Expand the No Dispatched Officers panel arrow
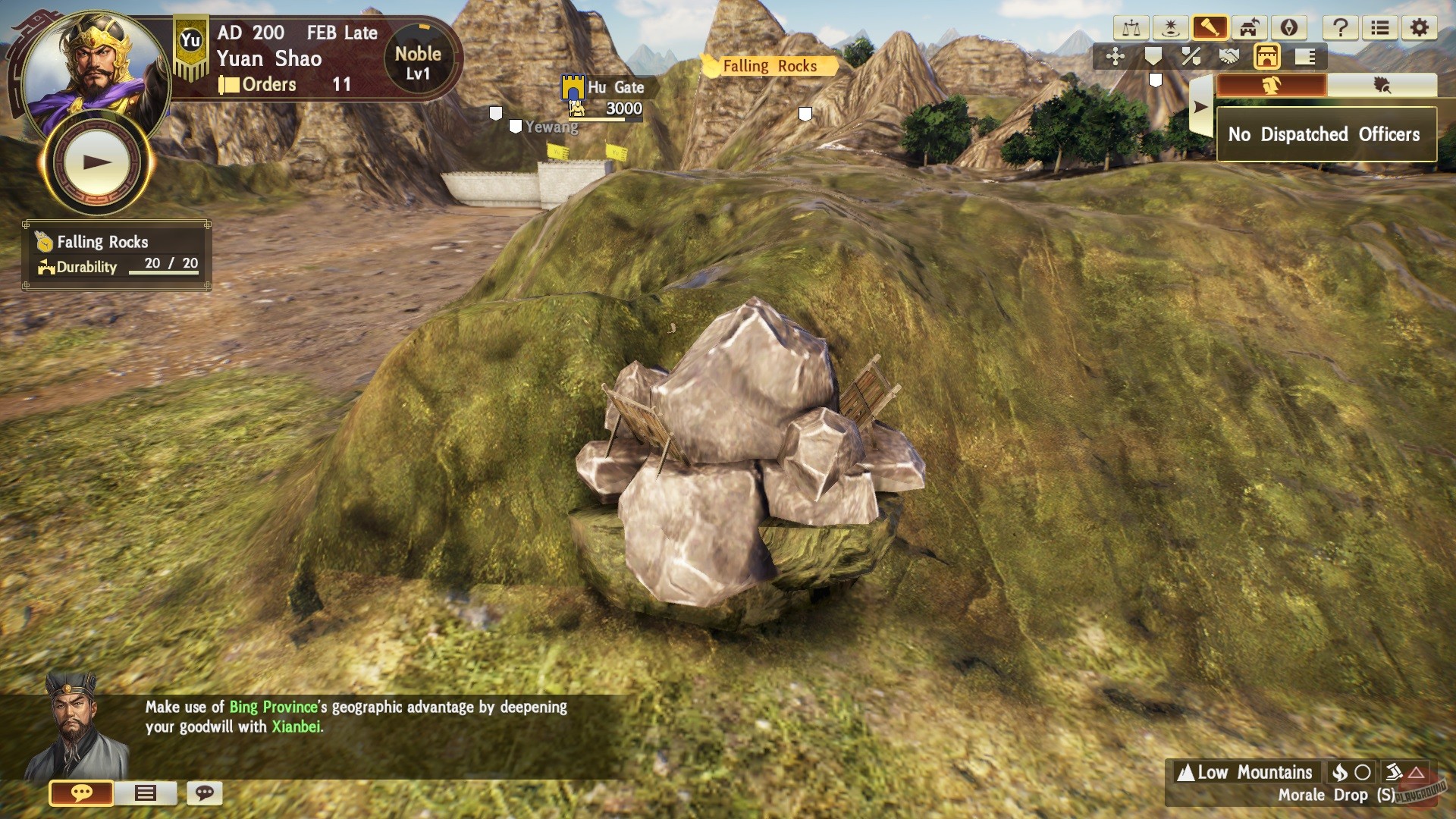The image size is (1456, 819). click(1200, 105)
